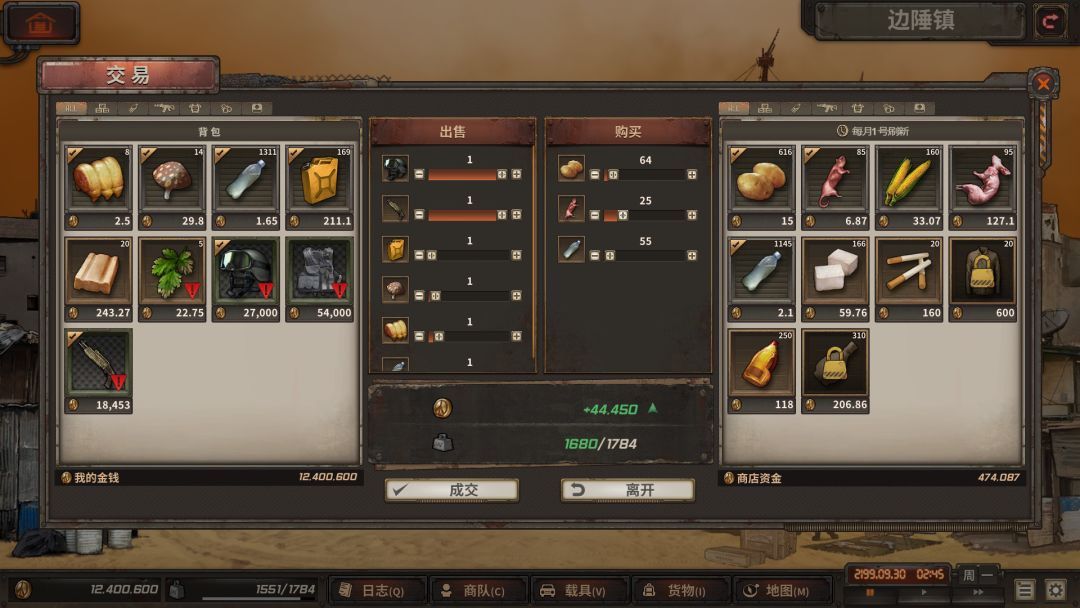Select the sugar cubes priced 59.76
Screen dimensions: 1080x608
(x=835, y=271)
